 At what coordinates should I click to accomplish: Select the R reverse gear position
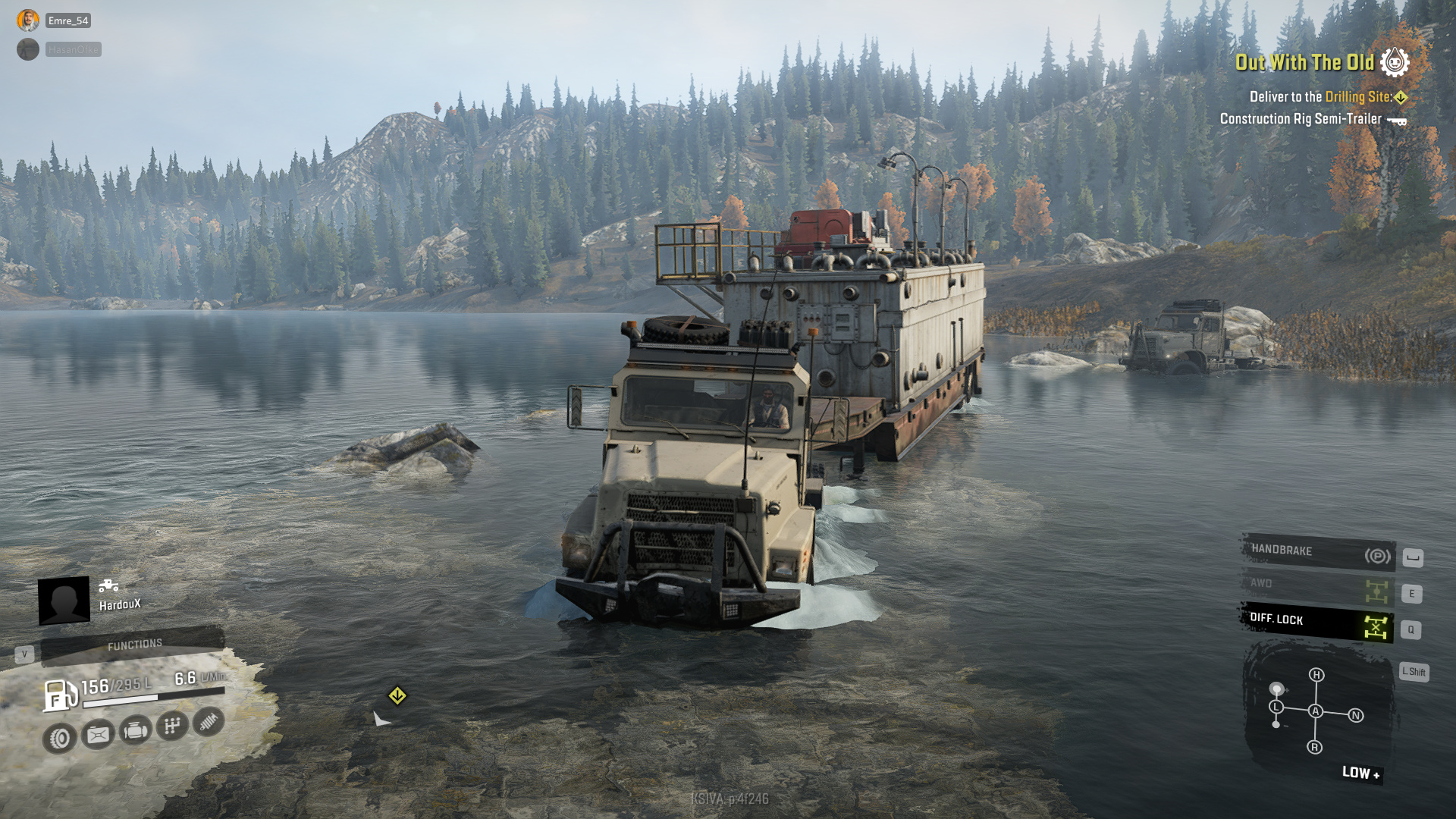point(1315,747)
